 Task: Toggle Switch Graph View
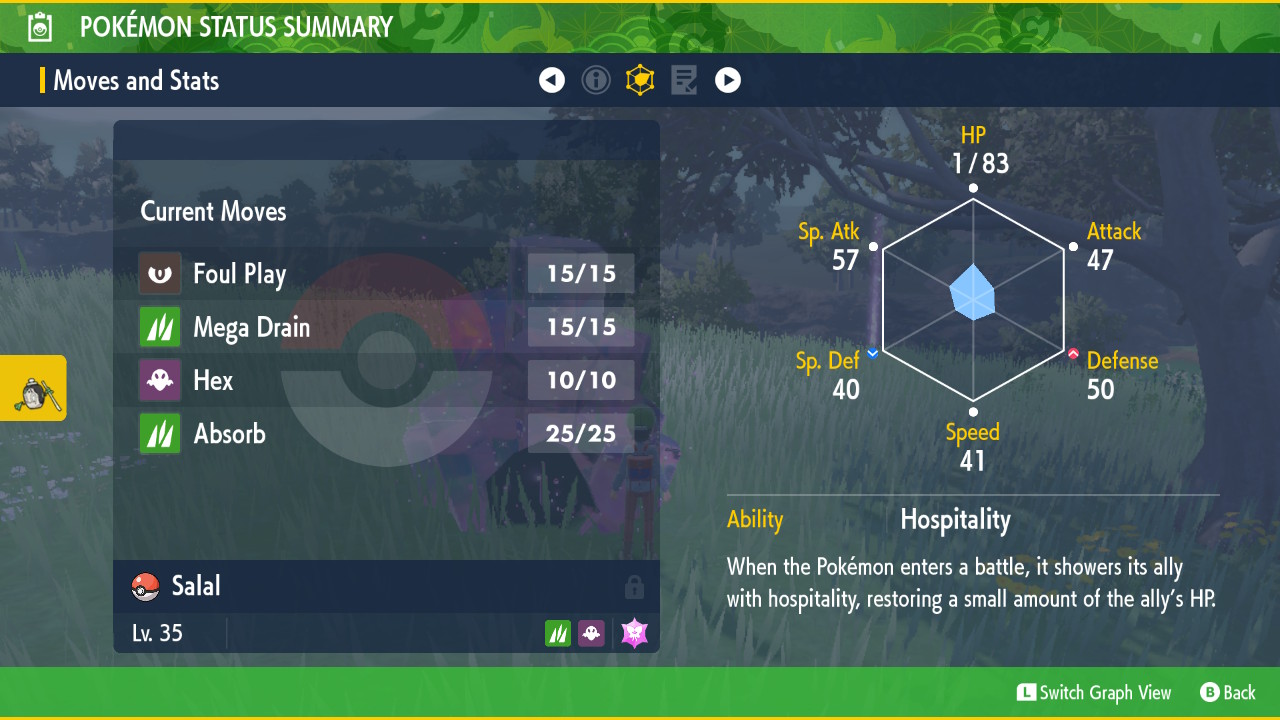(1094, 692)
